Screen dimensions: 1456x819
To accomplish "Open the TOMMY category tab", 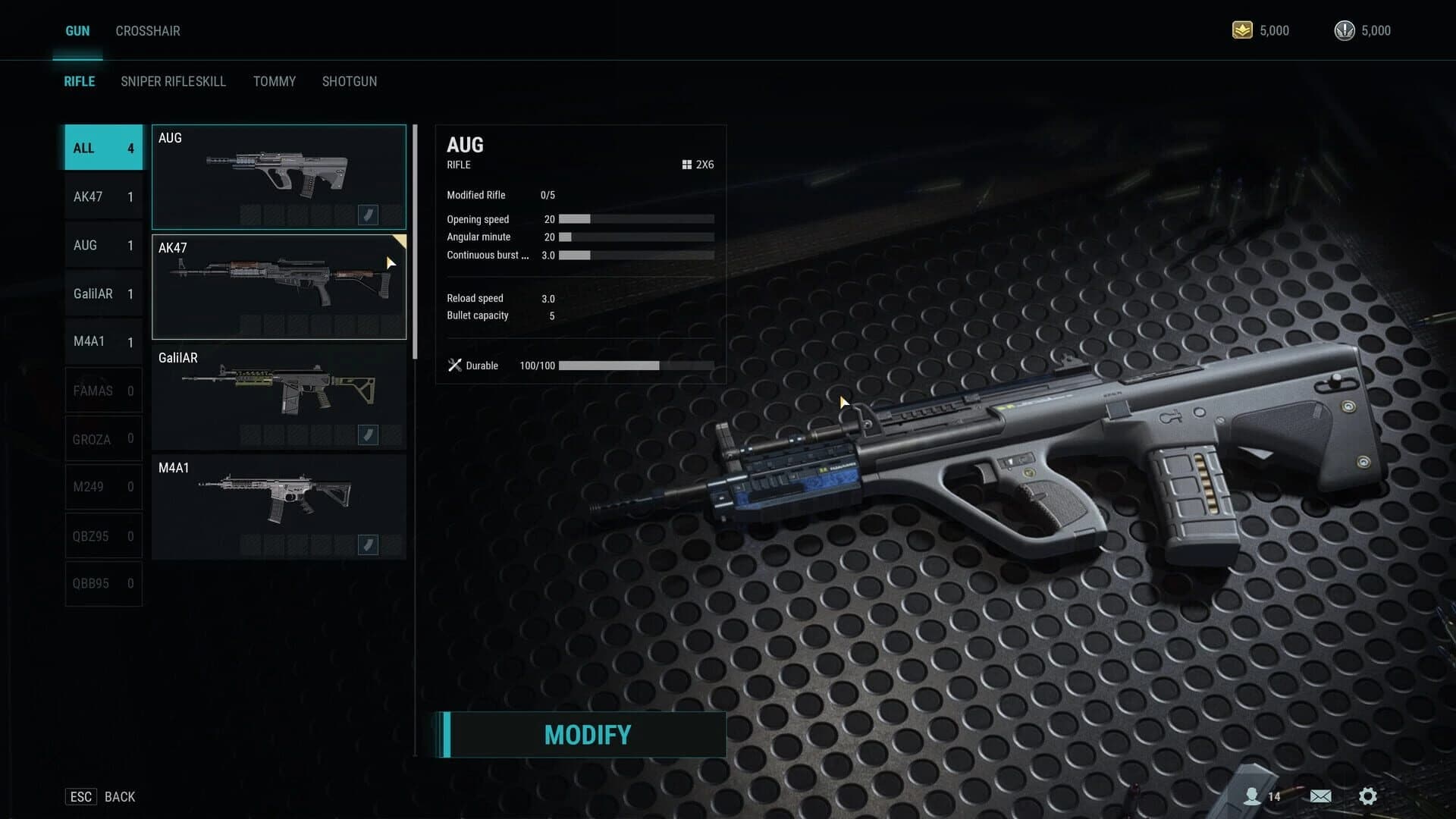I will point(275,81).
